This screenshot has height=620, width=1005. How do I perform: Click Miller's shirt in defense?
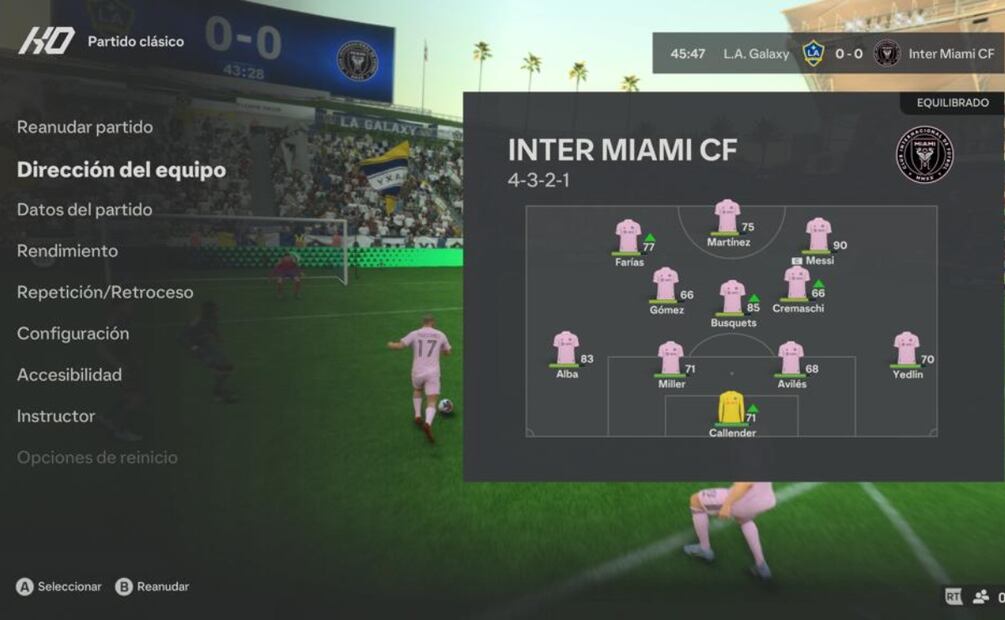click(x=670, y=358)
